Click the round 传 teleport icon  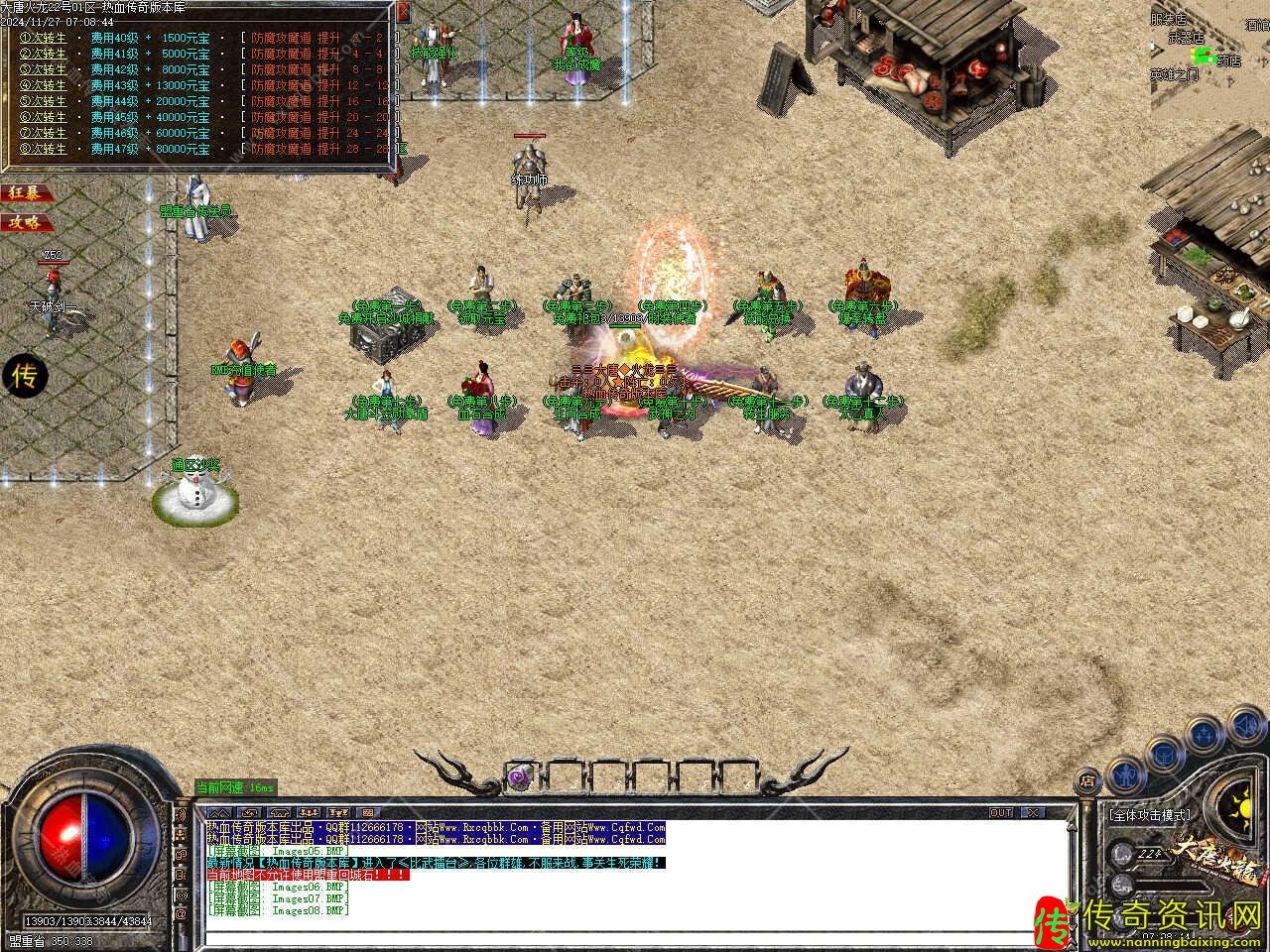point(24,376)
